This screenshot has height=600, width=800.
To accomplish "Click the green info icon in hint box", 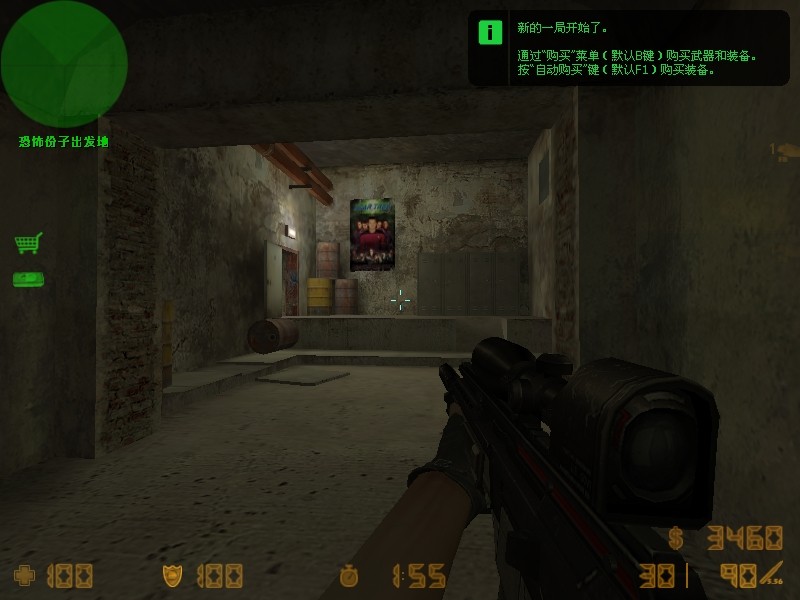I will [x=490, y=31].
